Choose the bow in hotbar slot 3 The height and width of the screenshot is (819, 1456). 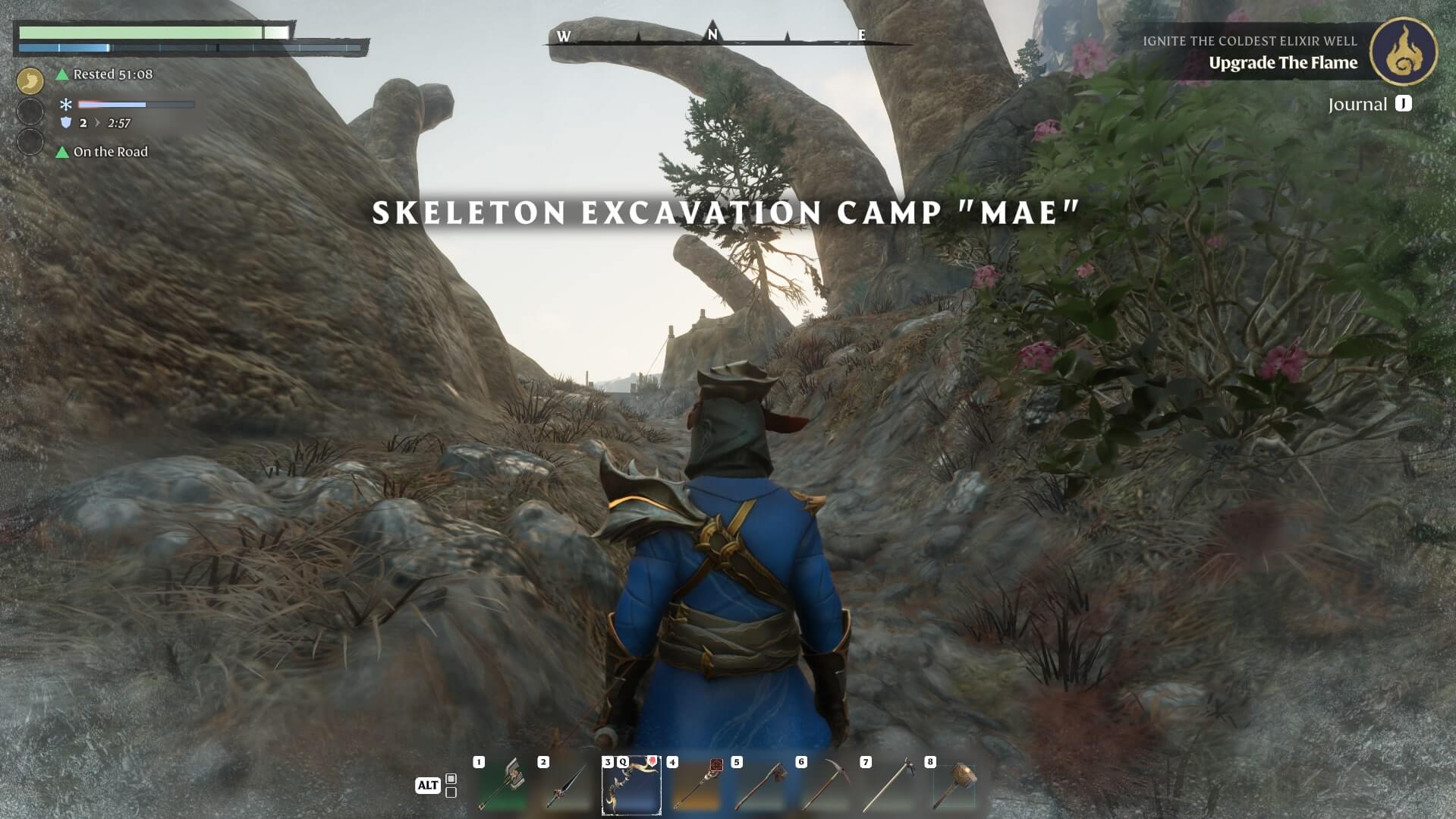click(x=631, y=786)
